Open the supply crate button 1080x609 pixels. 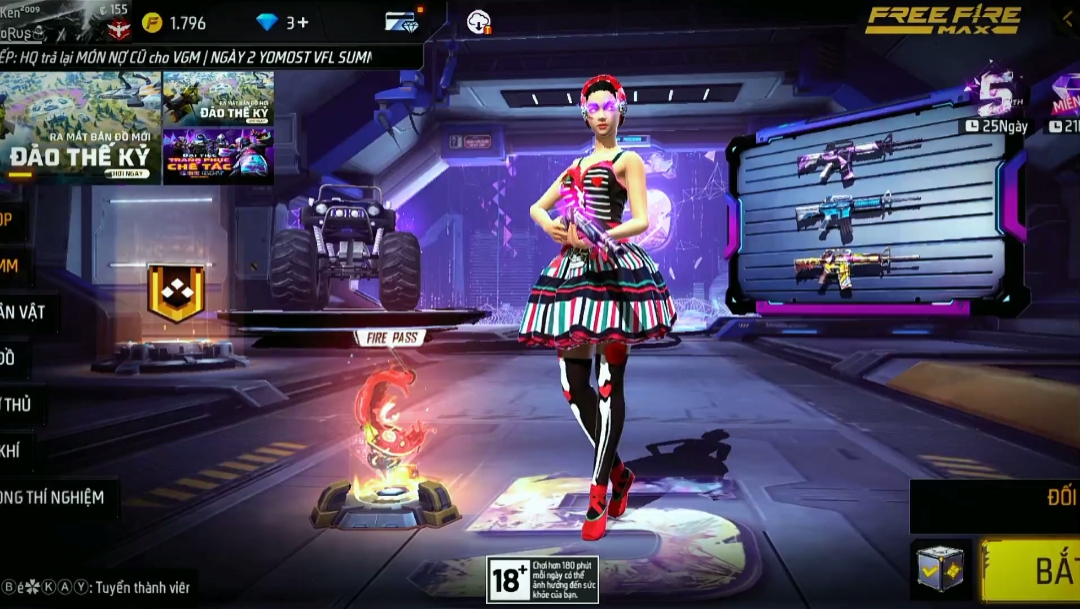click(941, 569)
